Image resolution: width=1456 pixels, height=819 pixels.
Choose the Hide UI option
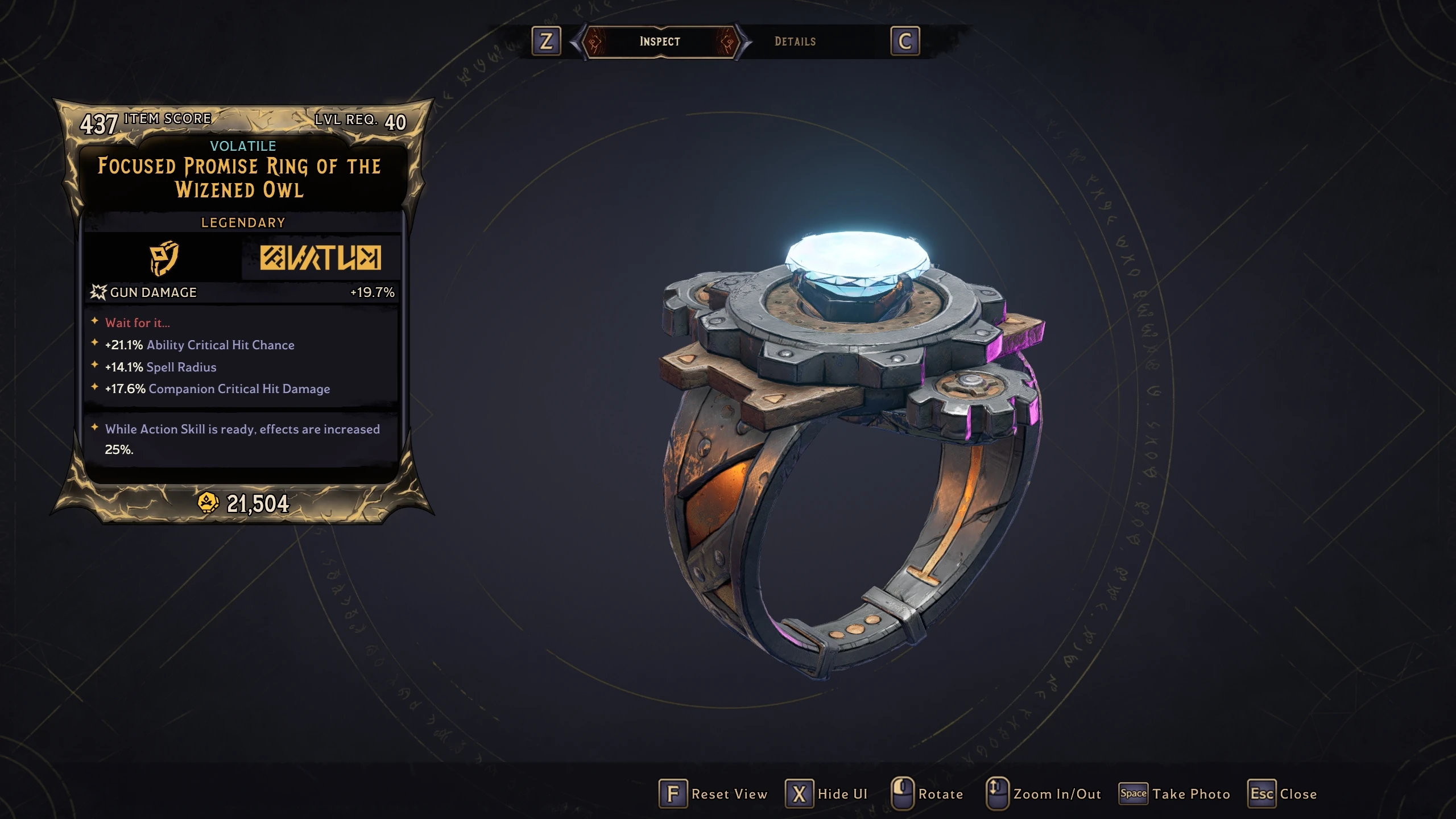pos(827,794)
